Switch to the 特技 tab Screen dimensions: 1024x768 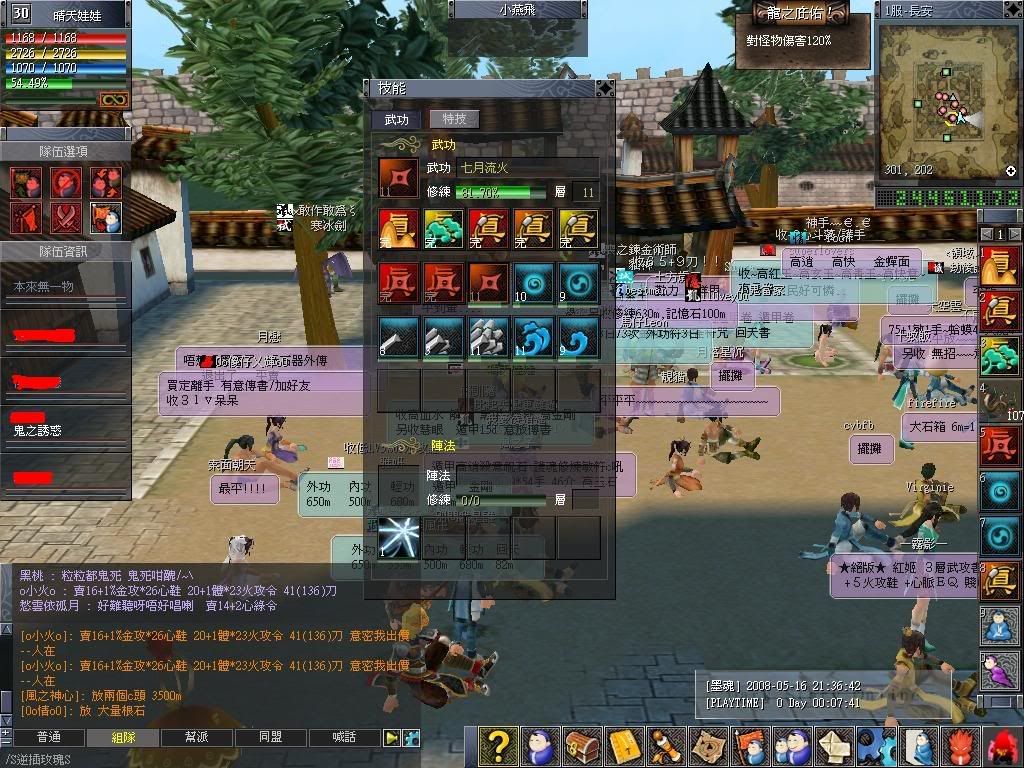454,119
